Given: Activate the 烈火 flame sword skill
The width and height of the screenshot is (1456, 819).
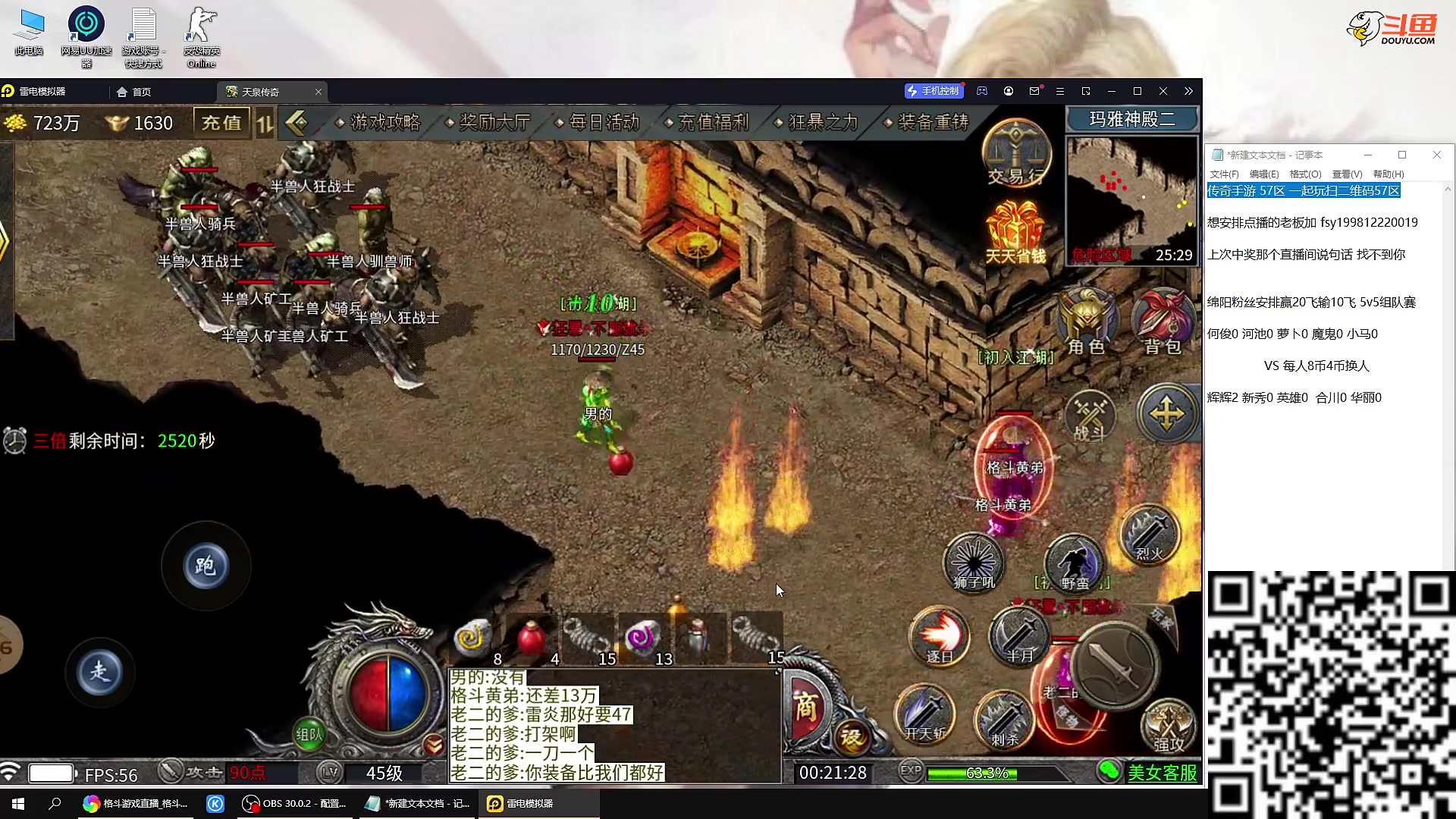Looking at the screenshot, I should pos(1150,535).
